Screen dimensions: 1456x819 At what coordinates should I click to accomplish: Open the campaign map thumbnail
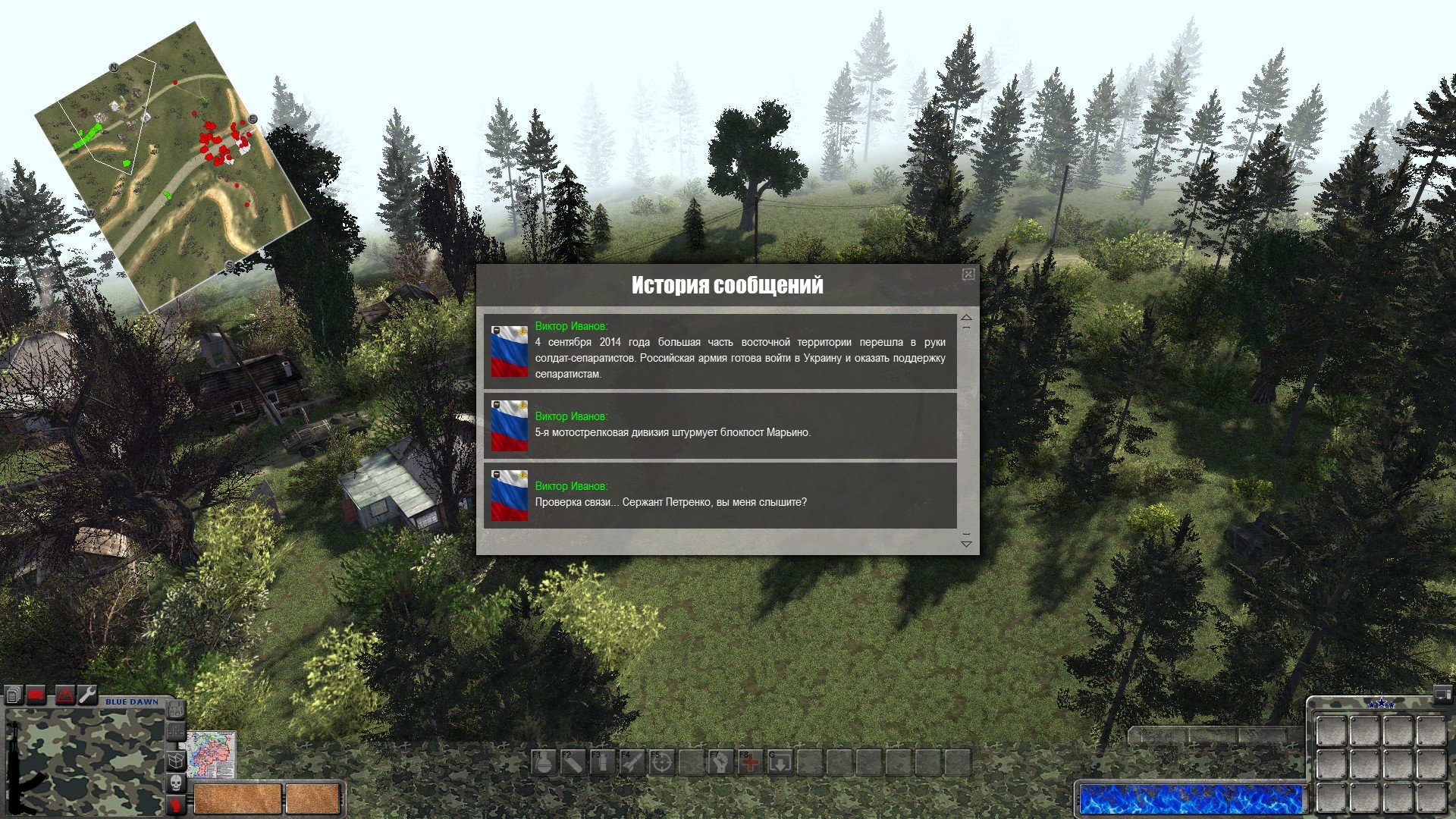tap(212, 755)
